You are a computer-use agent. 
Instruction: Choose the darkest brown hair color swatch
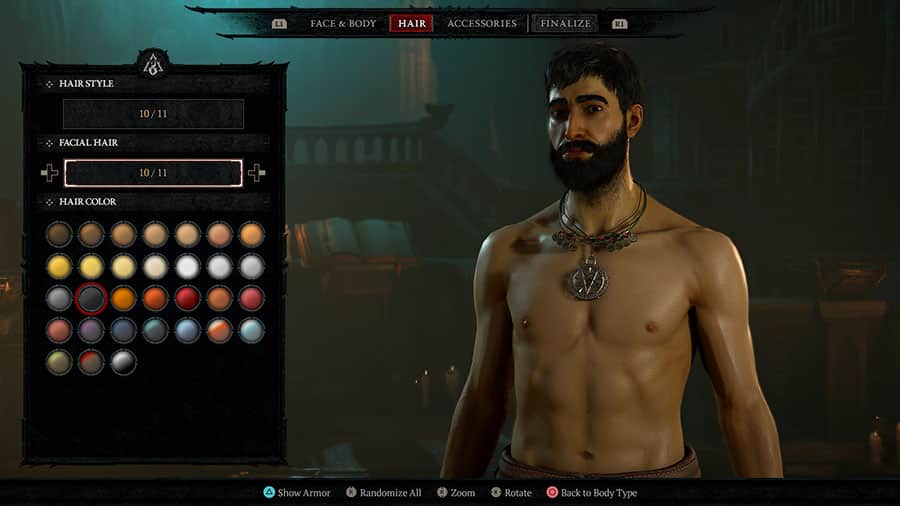click(59, 234)
